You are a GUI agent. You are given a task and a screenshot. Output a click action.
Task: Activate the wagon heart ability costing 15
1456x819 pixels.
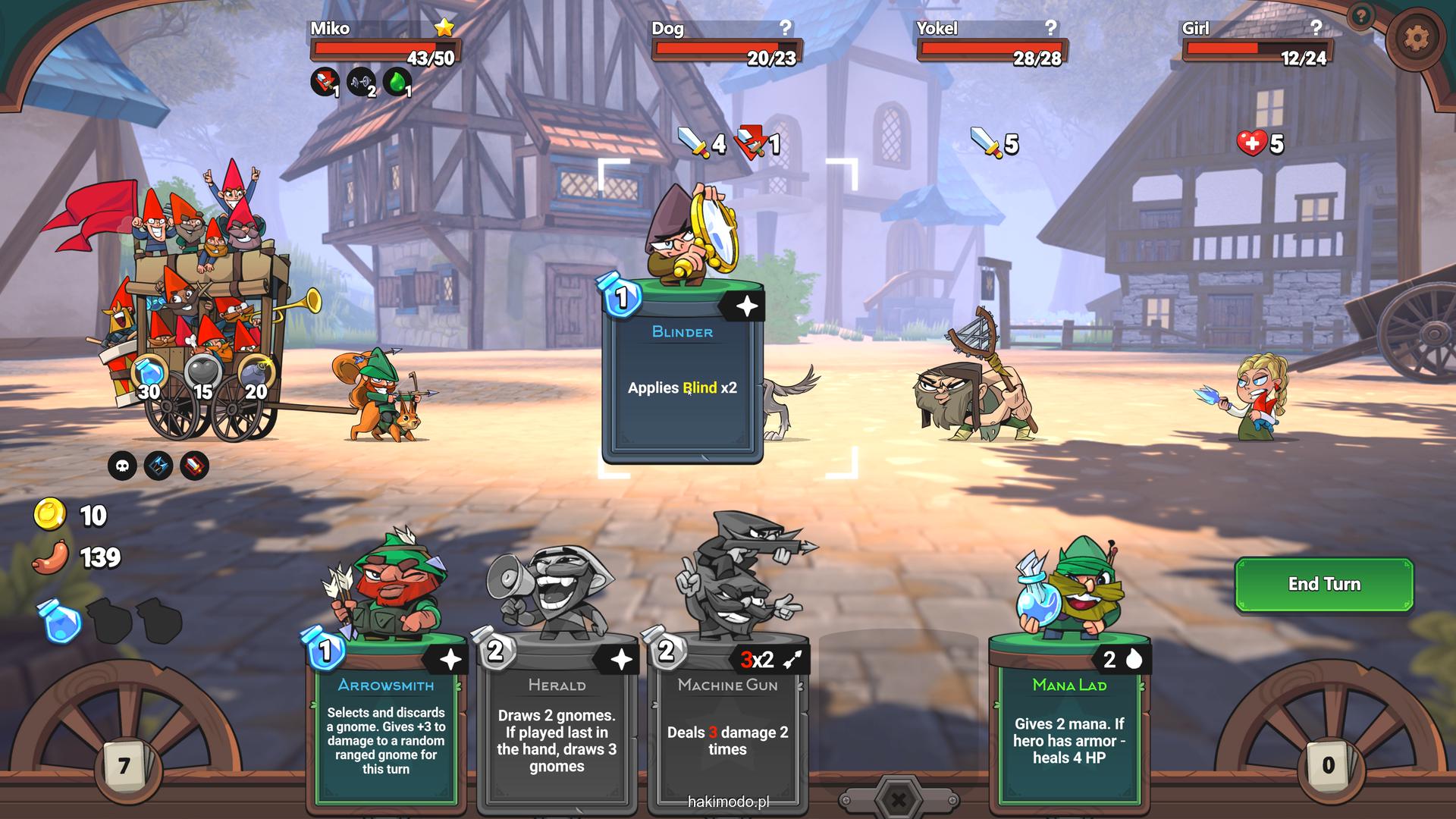click(203, 376)
